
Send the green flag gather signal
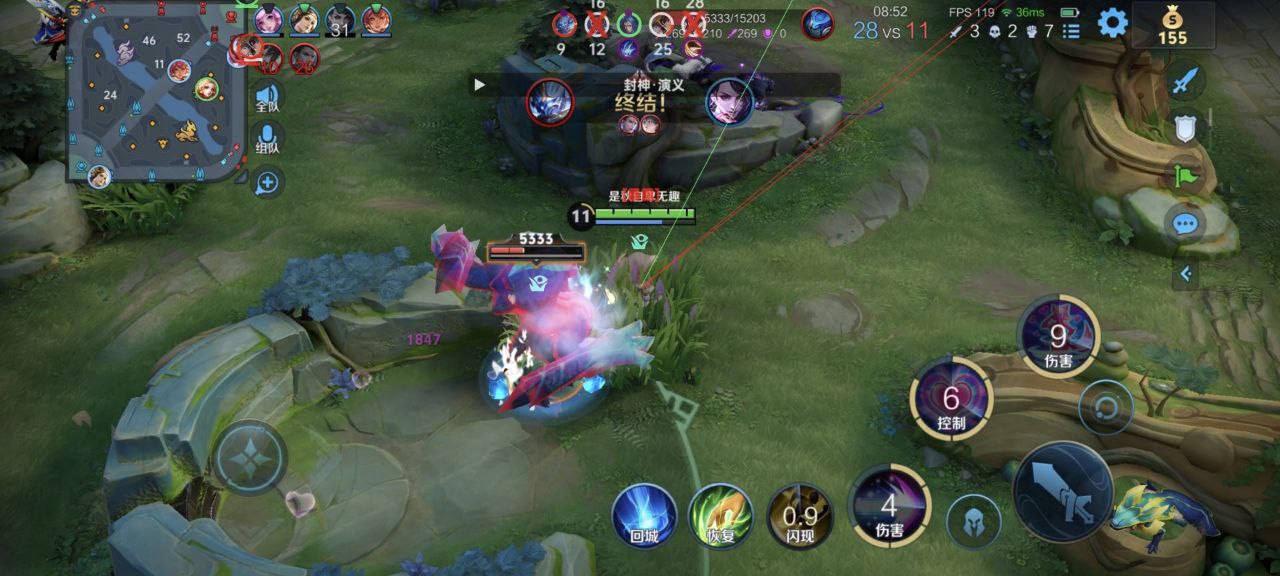tap(1185, 176)
